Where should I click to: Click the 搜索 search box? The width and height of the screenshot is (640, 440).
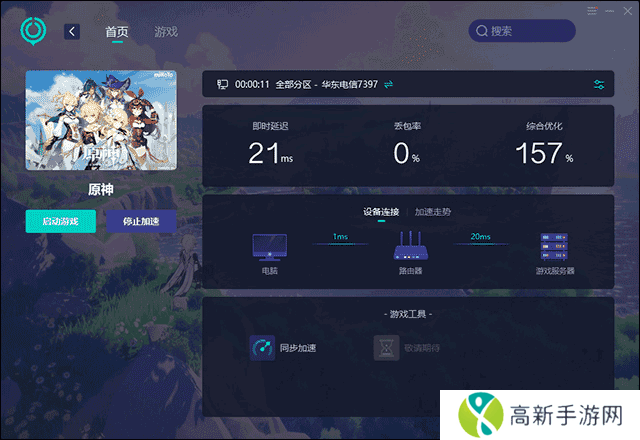coord(523,31)
